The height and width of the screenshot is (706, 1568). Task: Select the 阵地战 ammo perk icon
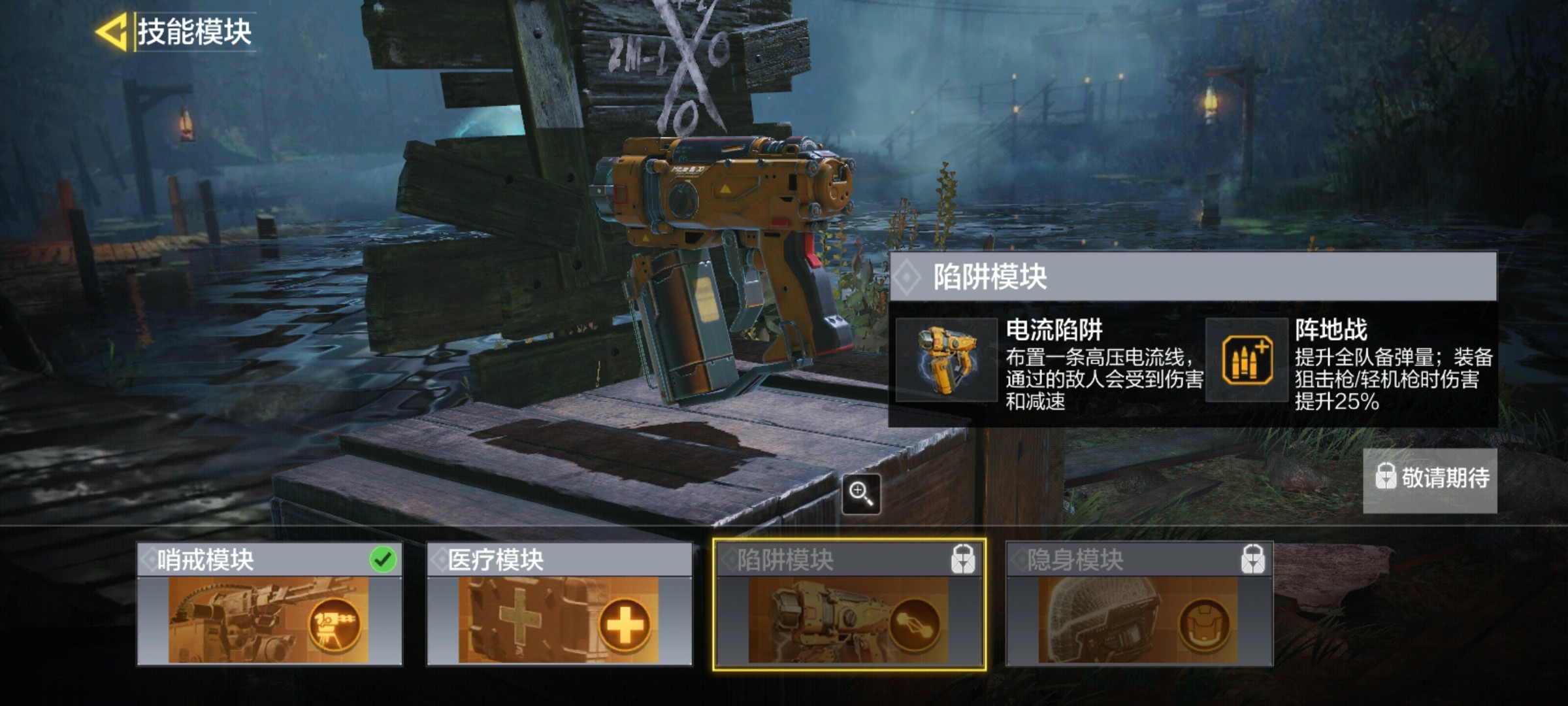pos(1247,360)
